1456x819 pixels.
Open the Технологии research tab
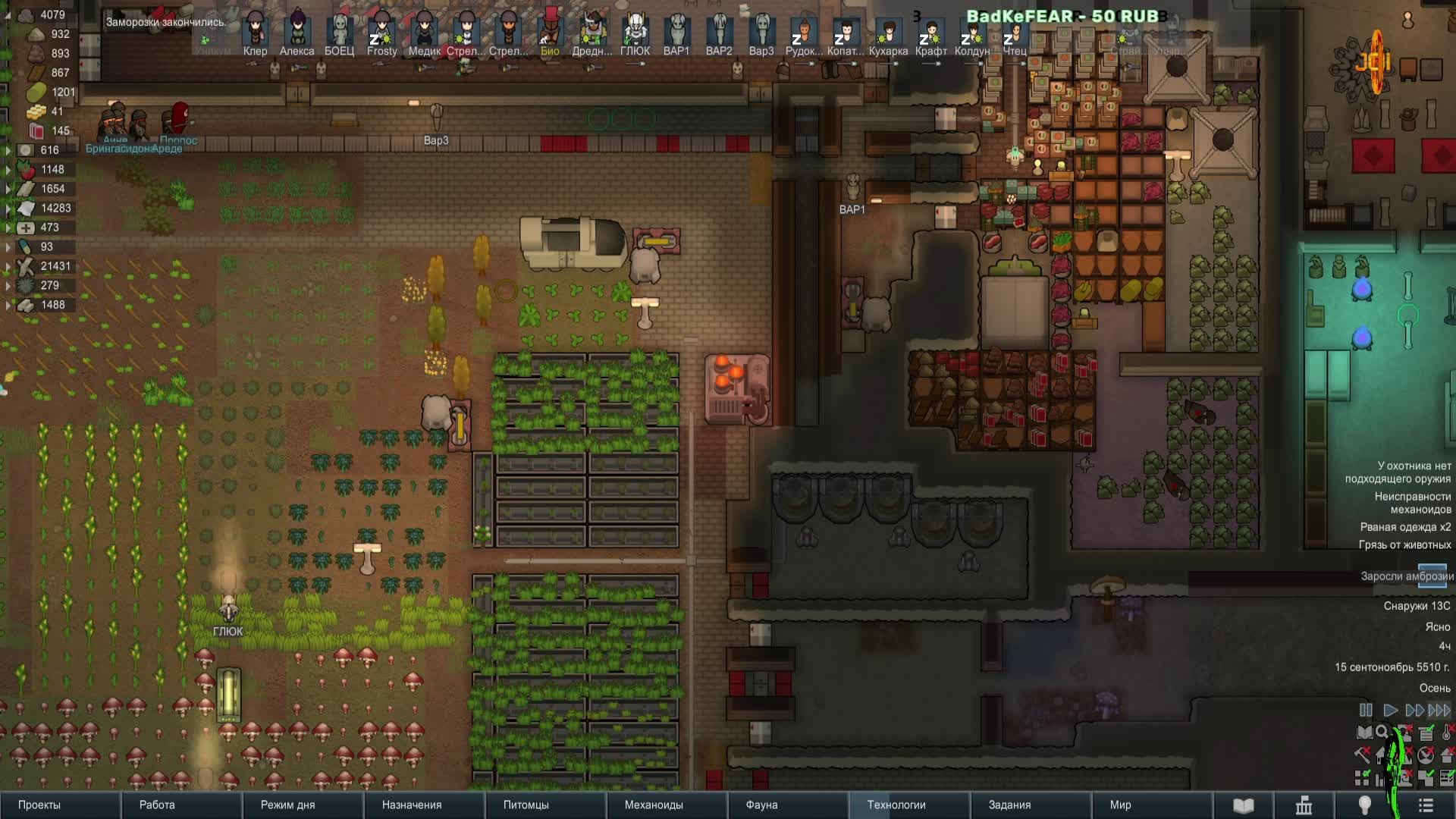coord(896,805)
